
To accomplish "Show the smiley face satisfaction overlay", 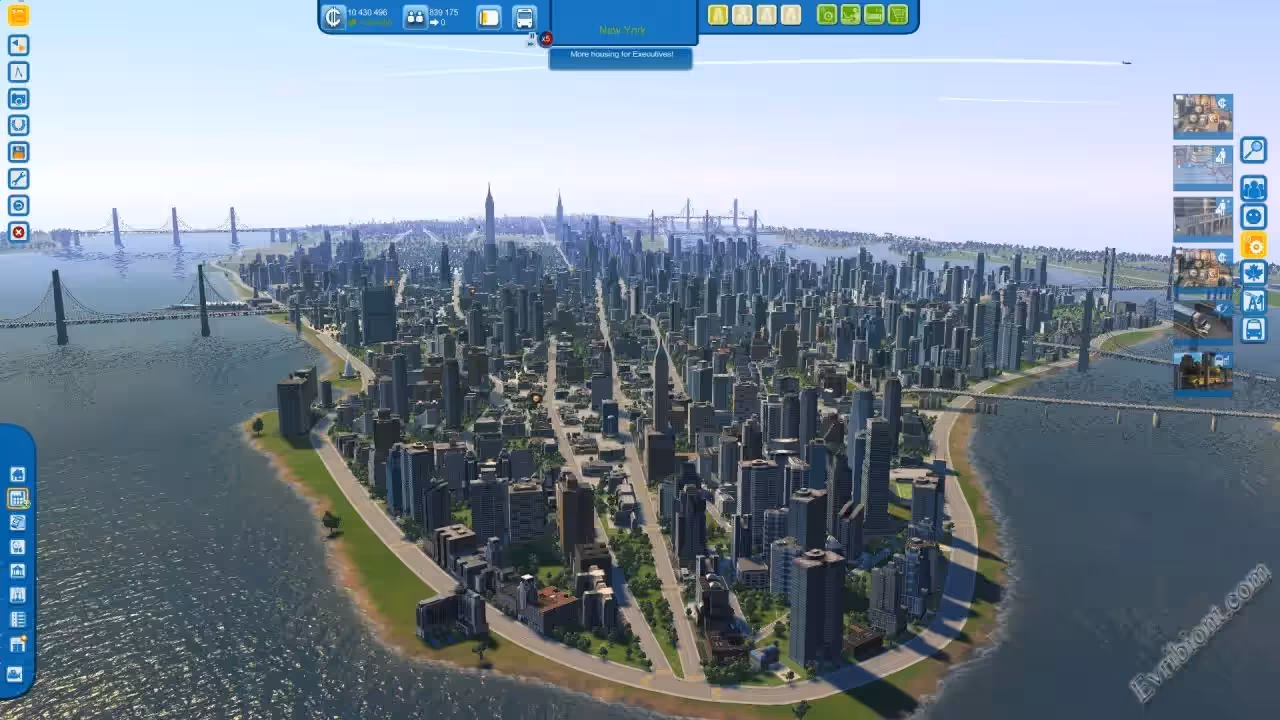I will click(1253, 216).
